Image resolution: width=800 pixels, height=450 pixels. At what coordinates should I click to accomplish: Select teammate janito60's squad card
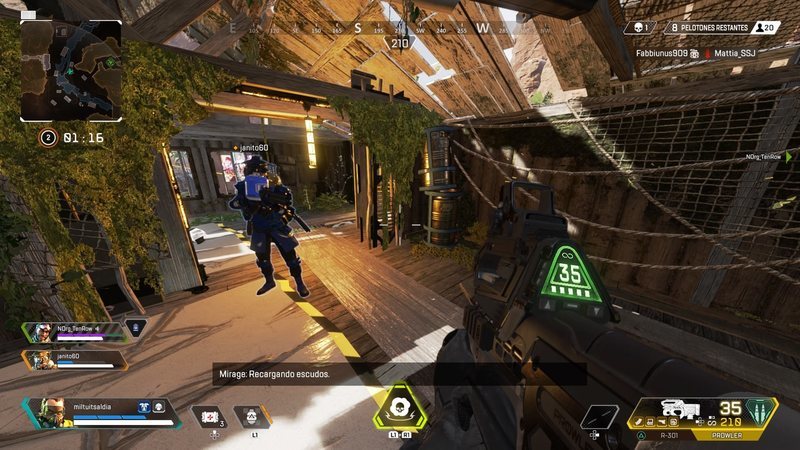[x=76, y=358]
